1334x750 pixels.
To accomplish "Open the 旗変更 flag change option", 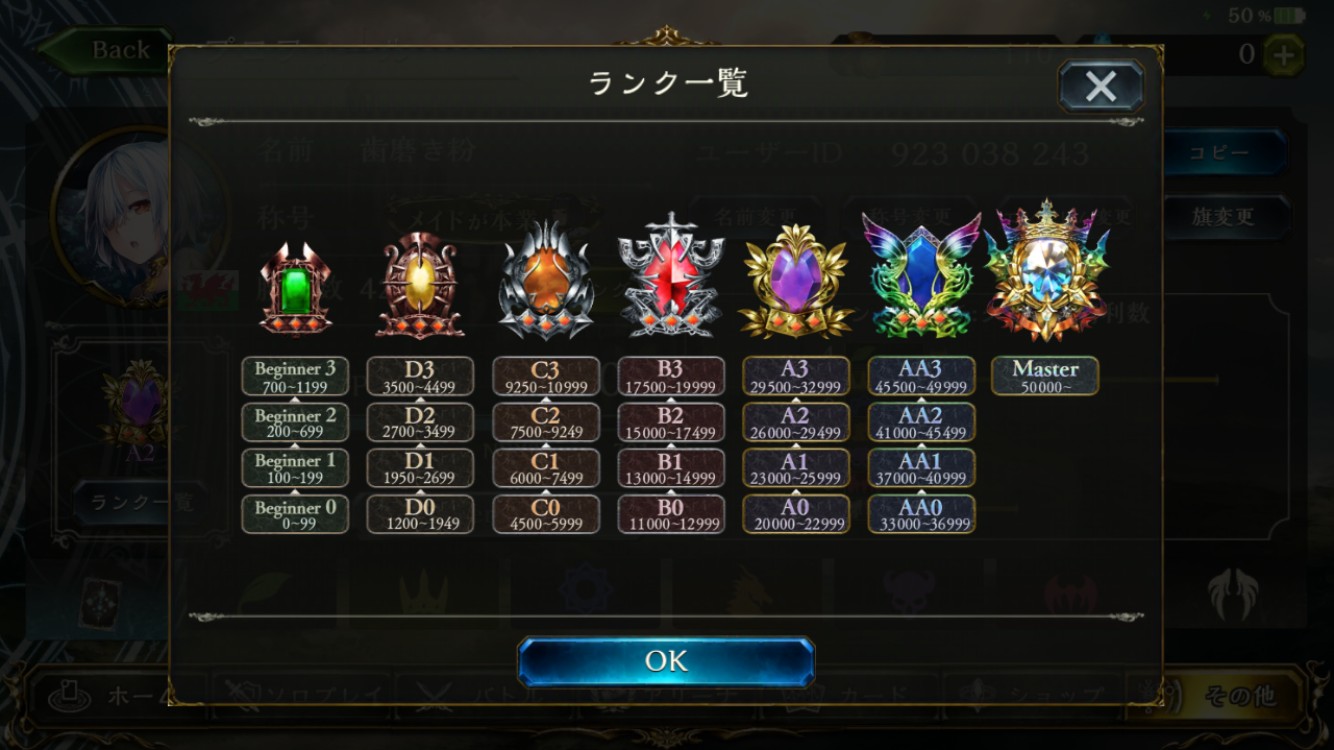I will click(x=1223, y=216).
